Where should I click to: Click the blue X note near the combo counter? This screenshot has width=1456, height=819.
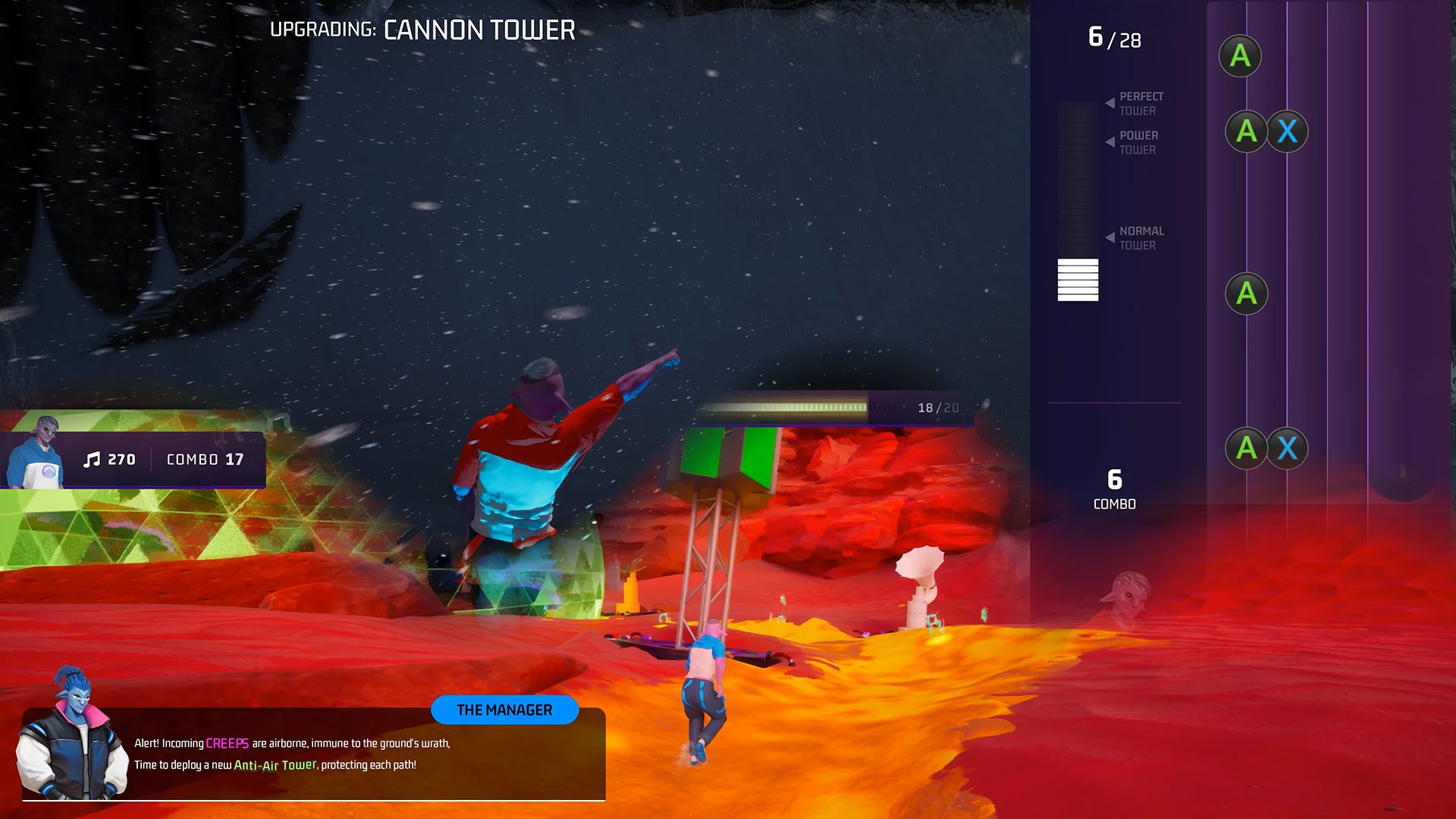1287,449
